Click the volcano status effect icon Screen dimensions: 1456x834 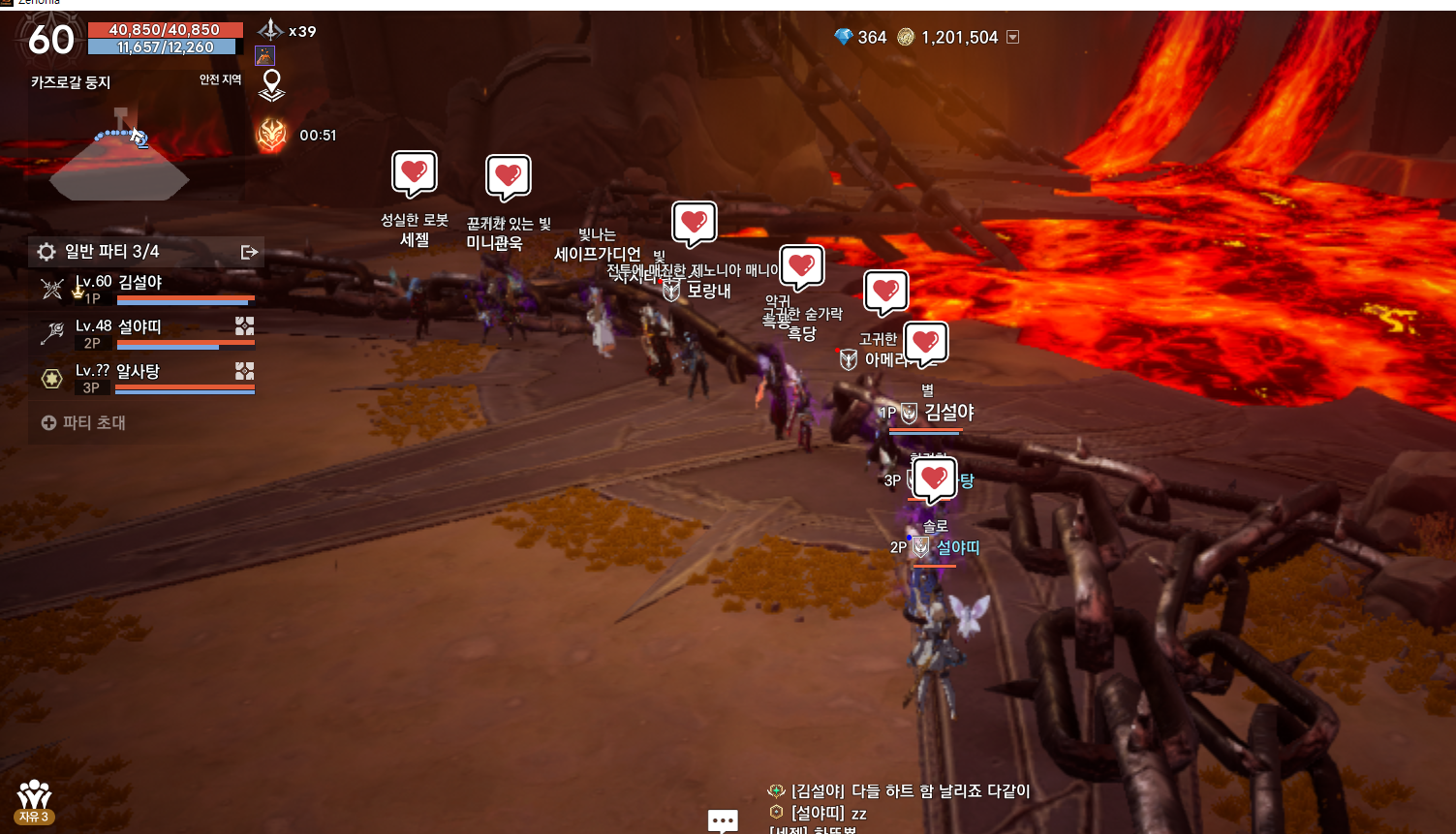265,56
